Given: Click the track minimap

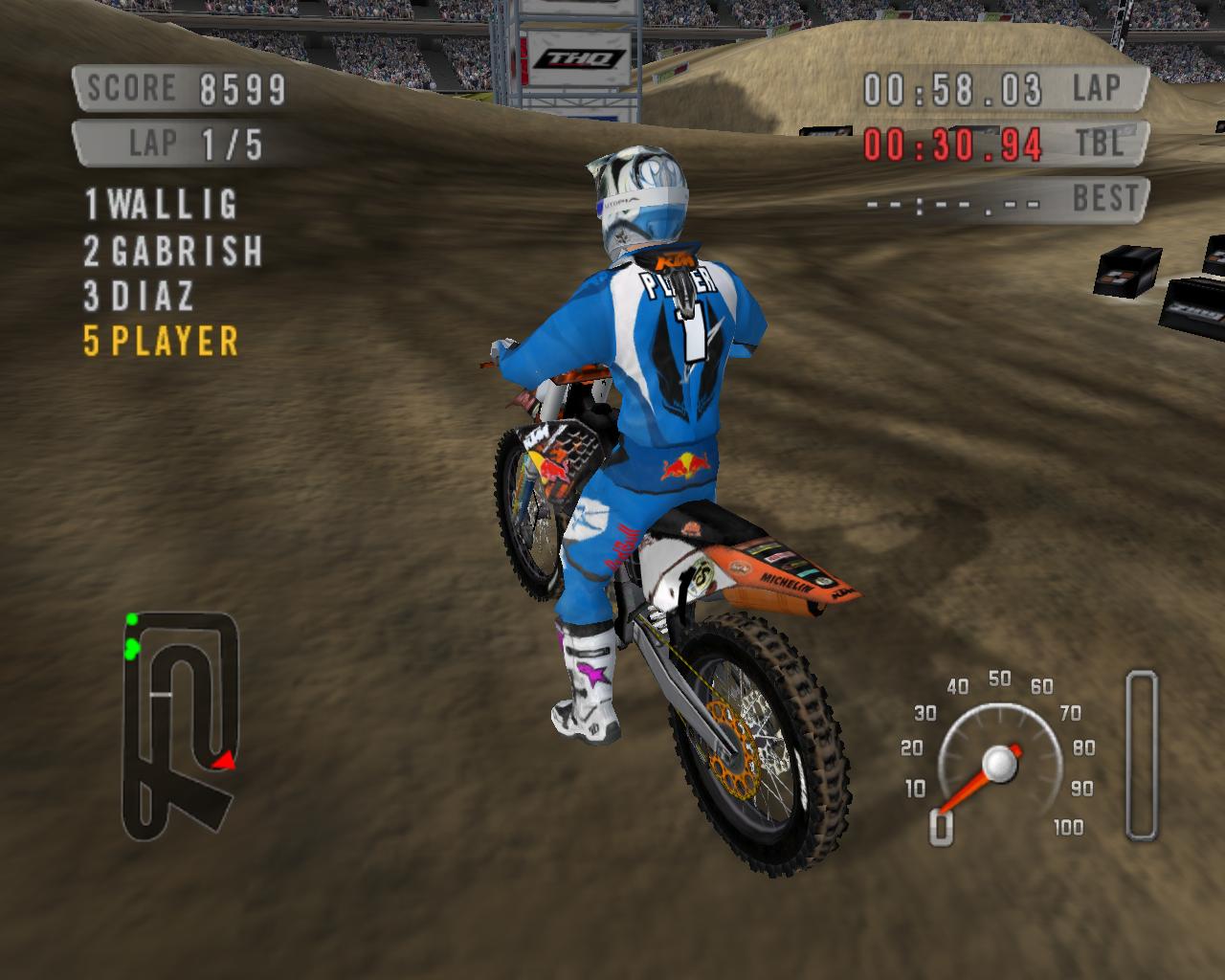Looking at the screenshot, I should tap(180, 724).
